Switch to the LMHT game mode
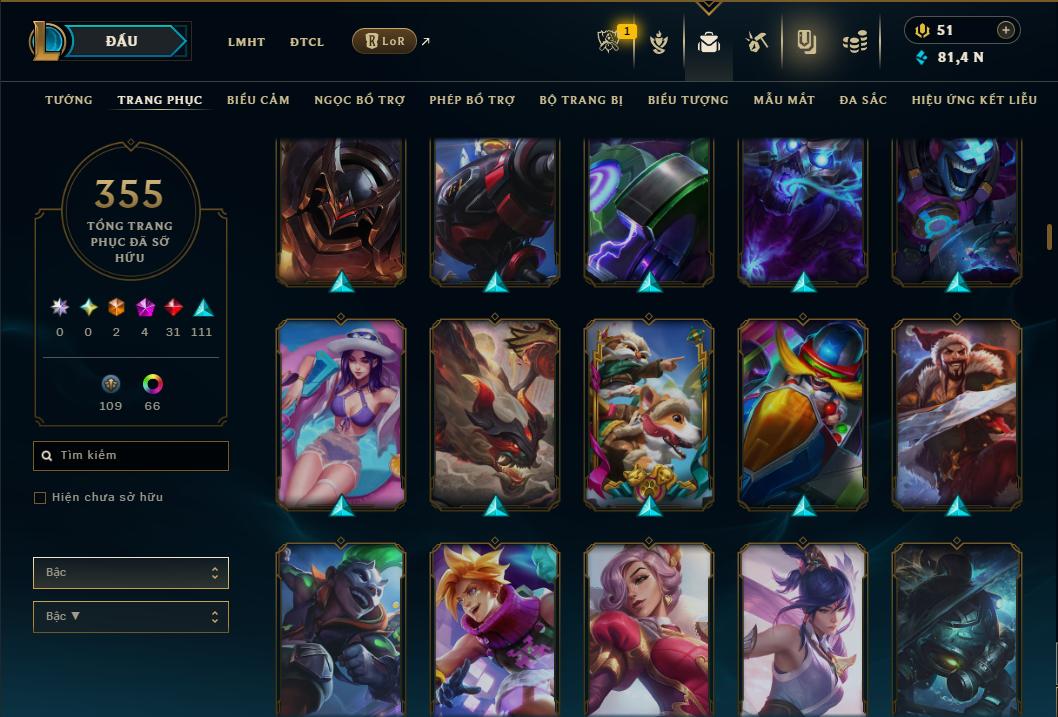Viewport: 1058px width, 717px height. point(246,42)
